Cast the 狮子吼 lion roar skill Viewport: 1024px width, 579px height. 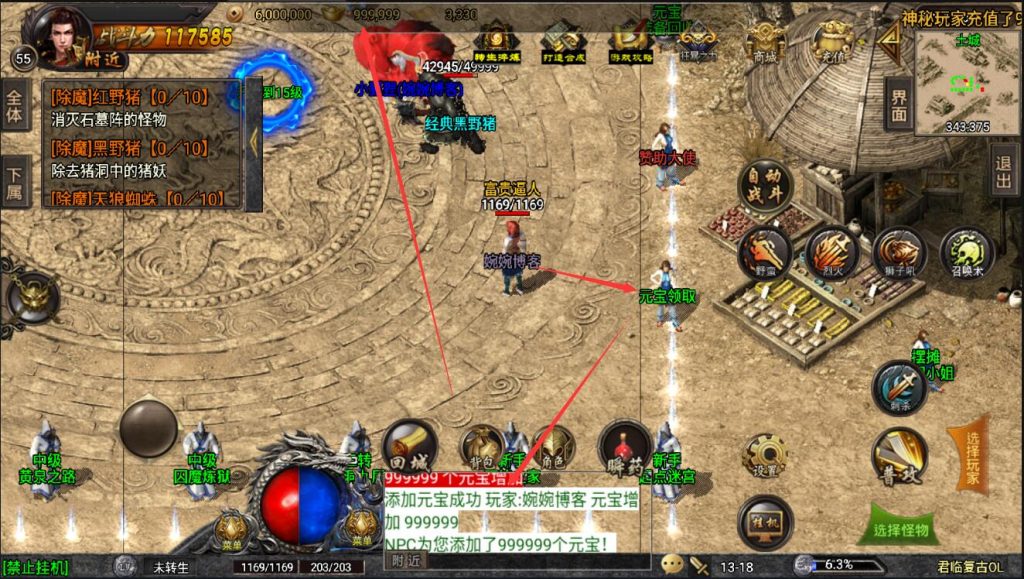[899, 252]
